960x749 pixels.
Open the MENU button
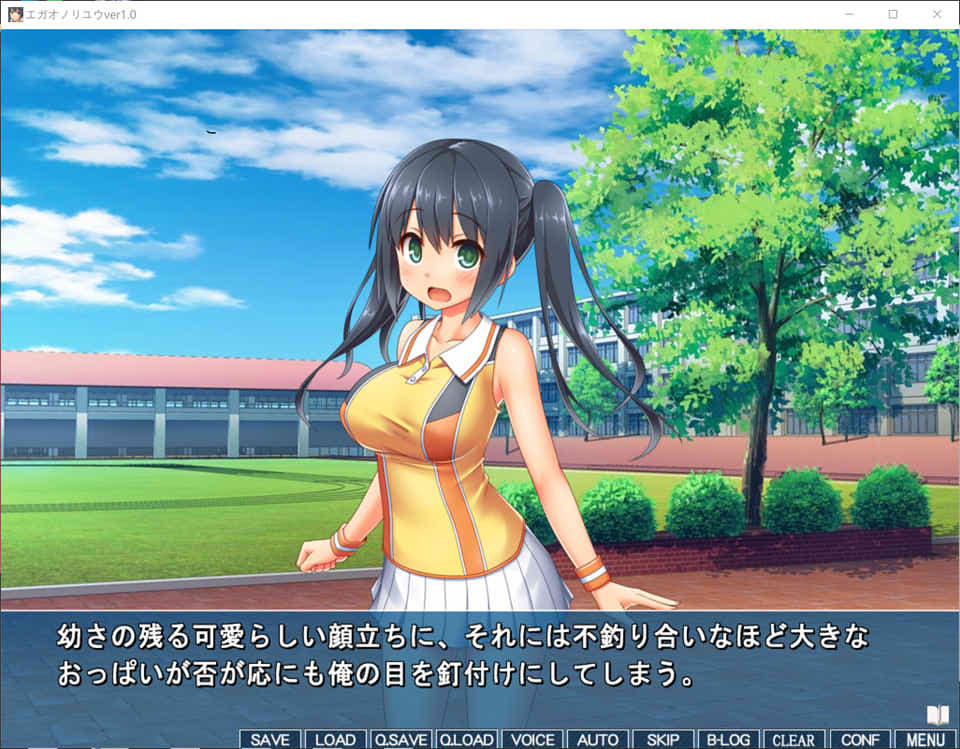pyautogui.click(x=925, y=740)
